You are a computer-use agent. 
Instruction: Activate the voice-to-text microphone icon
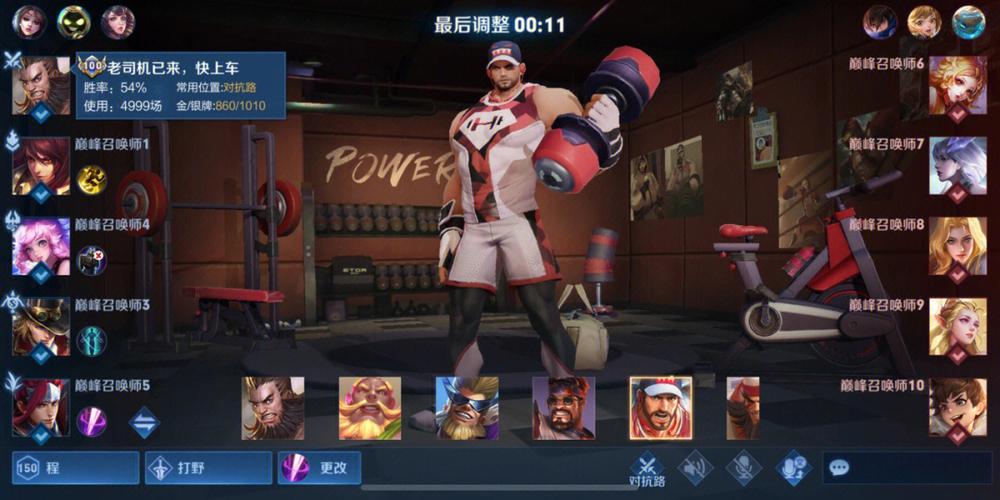pyautogui.click(x=794, y=467)
